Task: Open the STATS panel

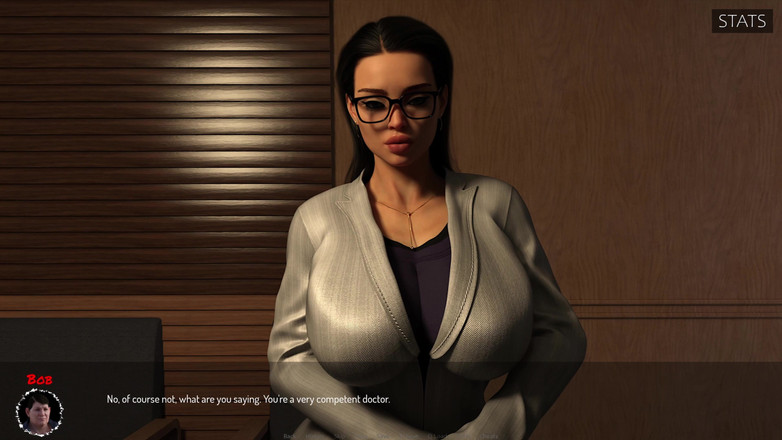Action: [x=742, y=21]
